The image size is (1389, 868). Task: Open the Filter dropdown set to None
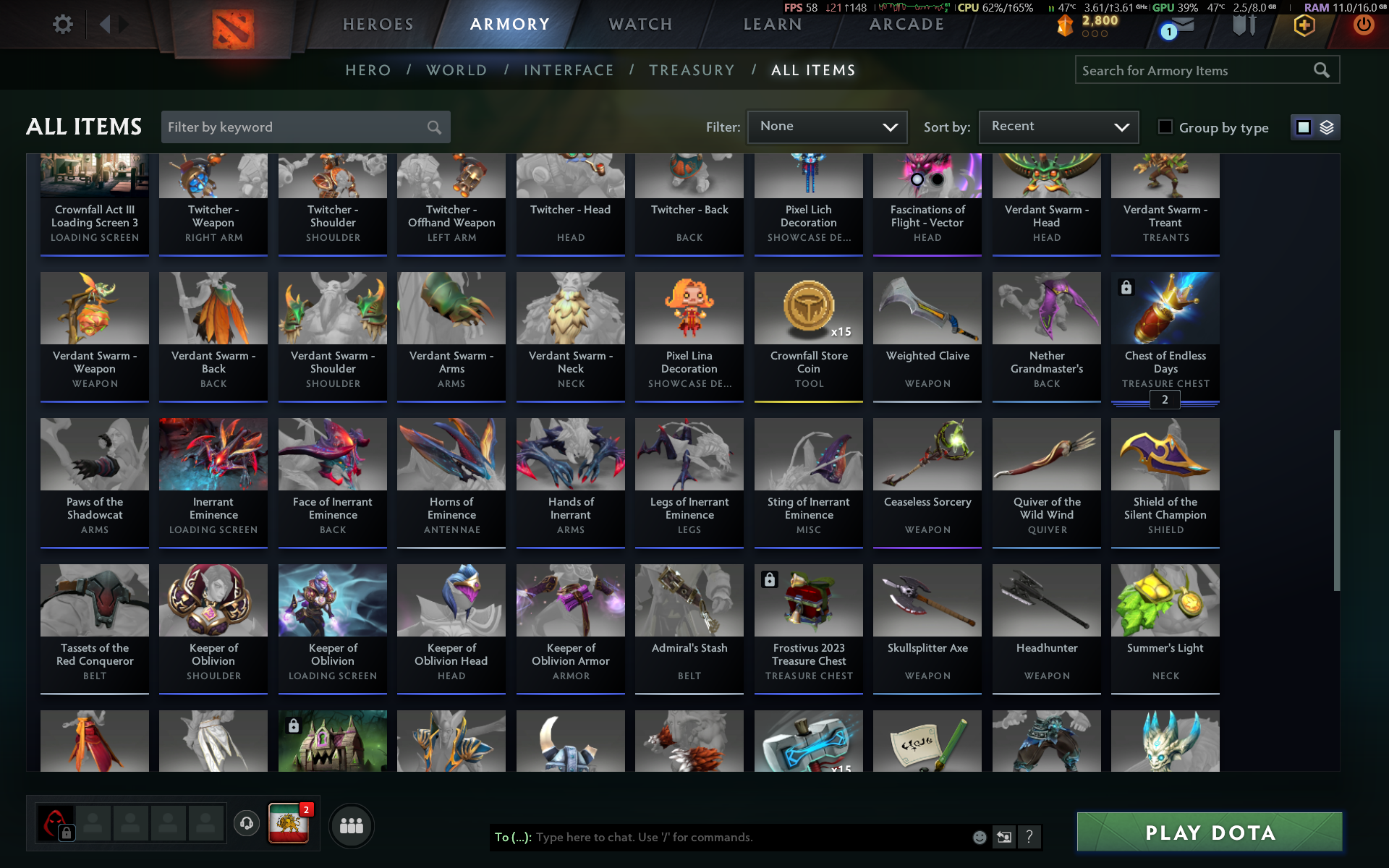click(x=827, y=127)
